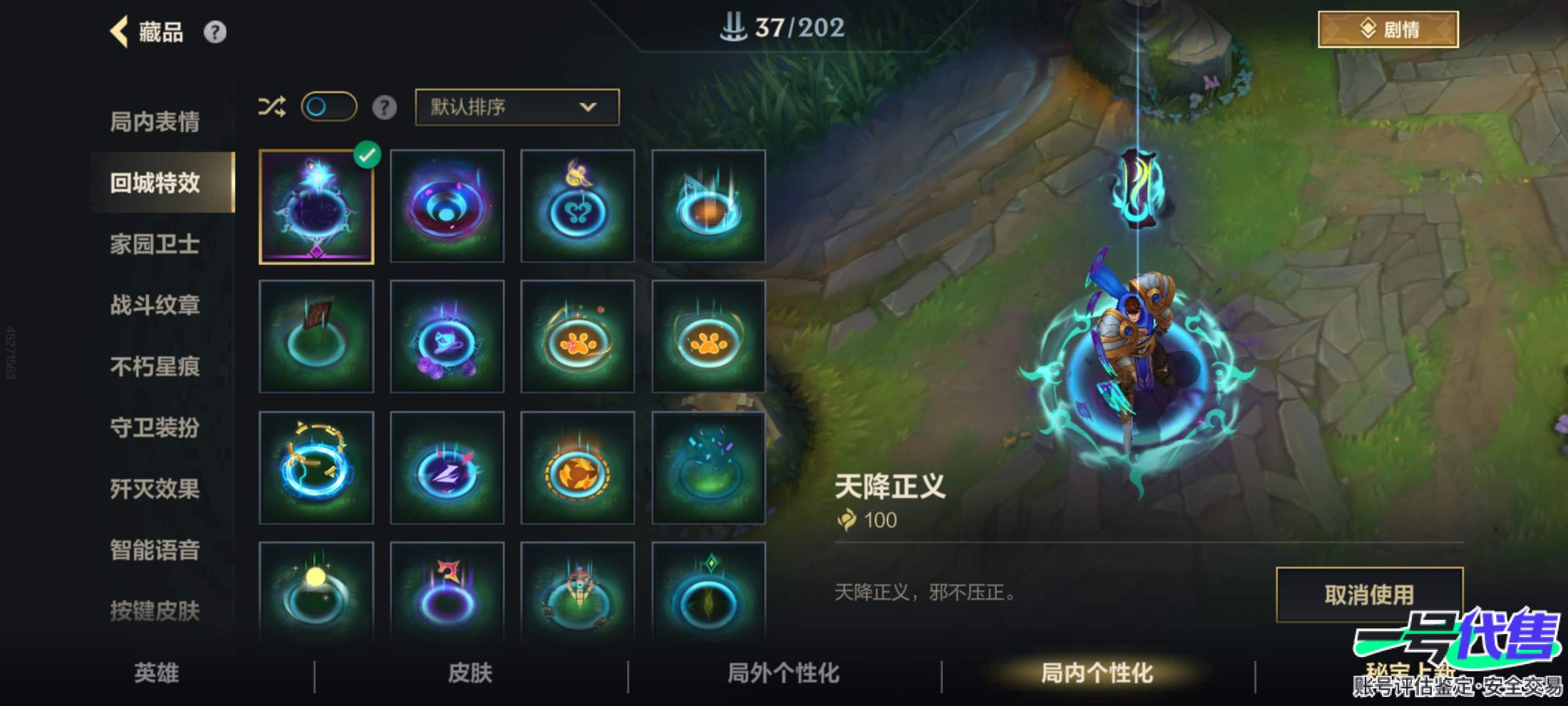Select the red flag recall effect

(317, 337)
